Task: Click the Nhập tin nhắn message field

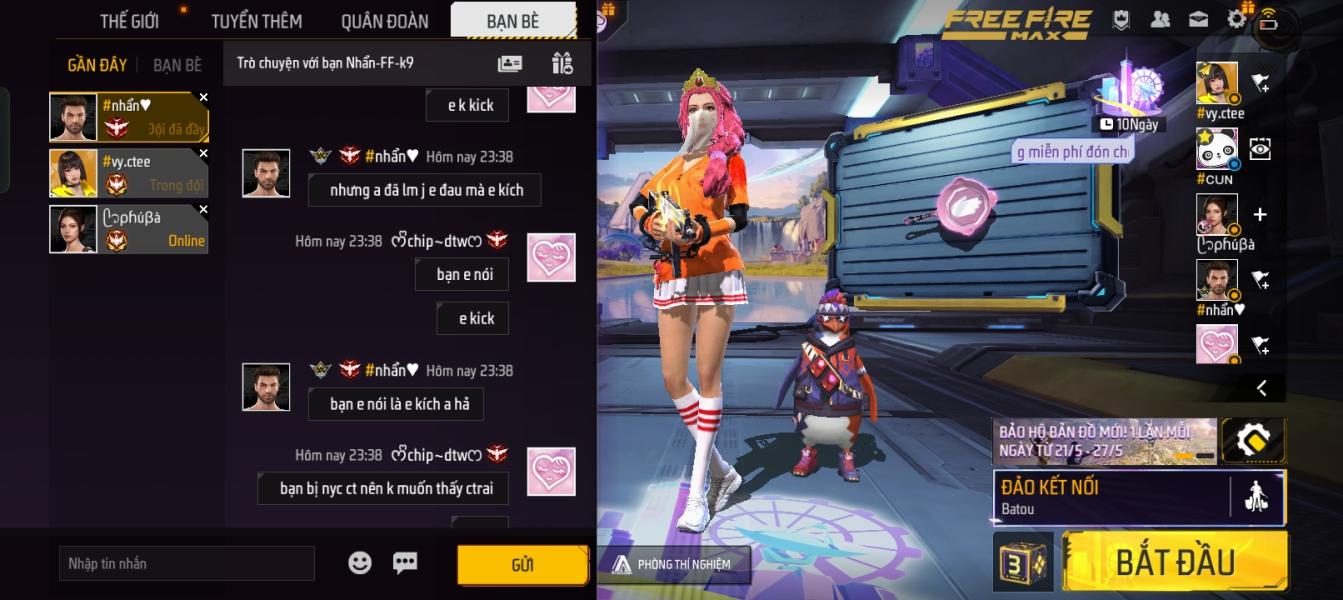Action: 187,564
